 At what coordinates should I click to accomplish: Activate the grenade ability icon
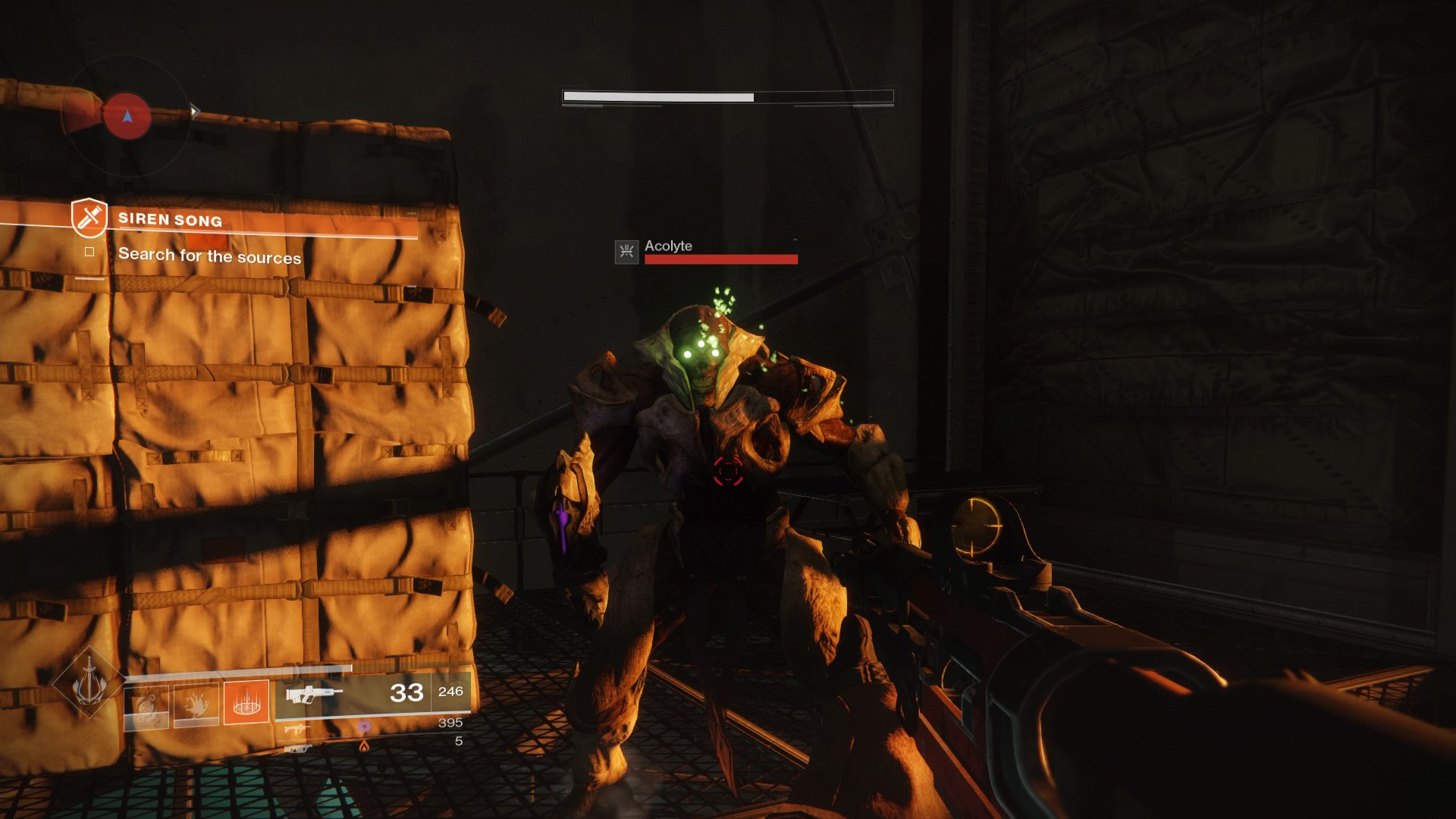pos(147,706)
